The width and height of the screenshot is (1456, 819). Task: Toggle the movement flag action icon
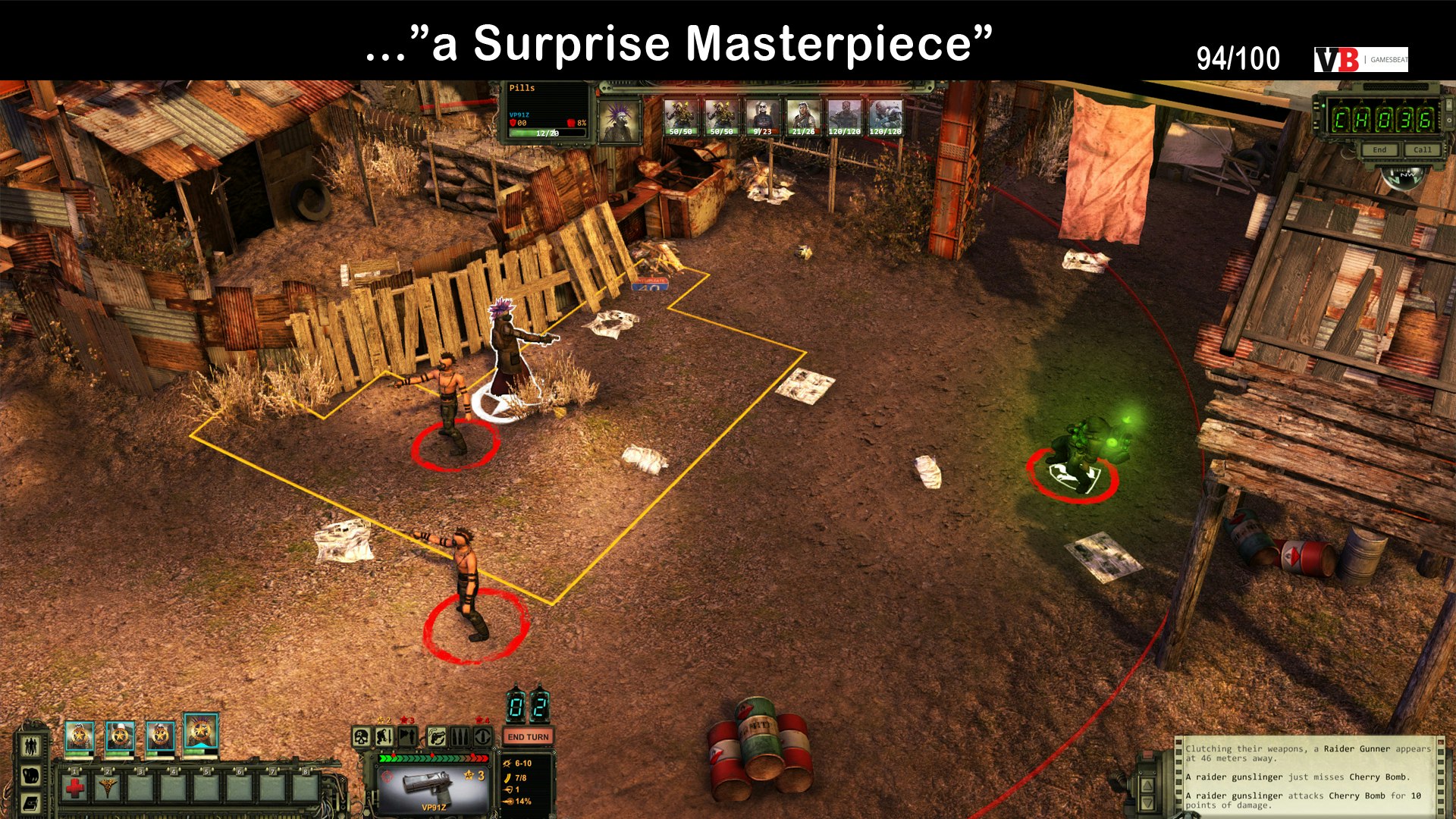[x=406, y=736]
